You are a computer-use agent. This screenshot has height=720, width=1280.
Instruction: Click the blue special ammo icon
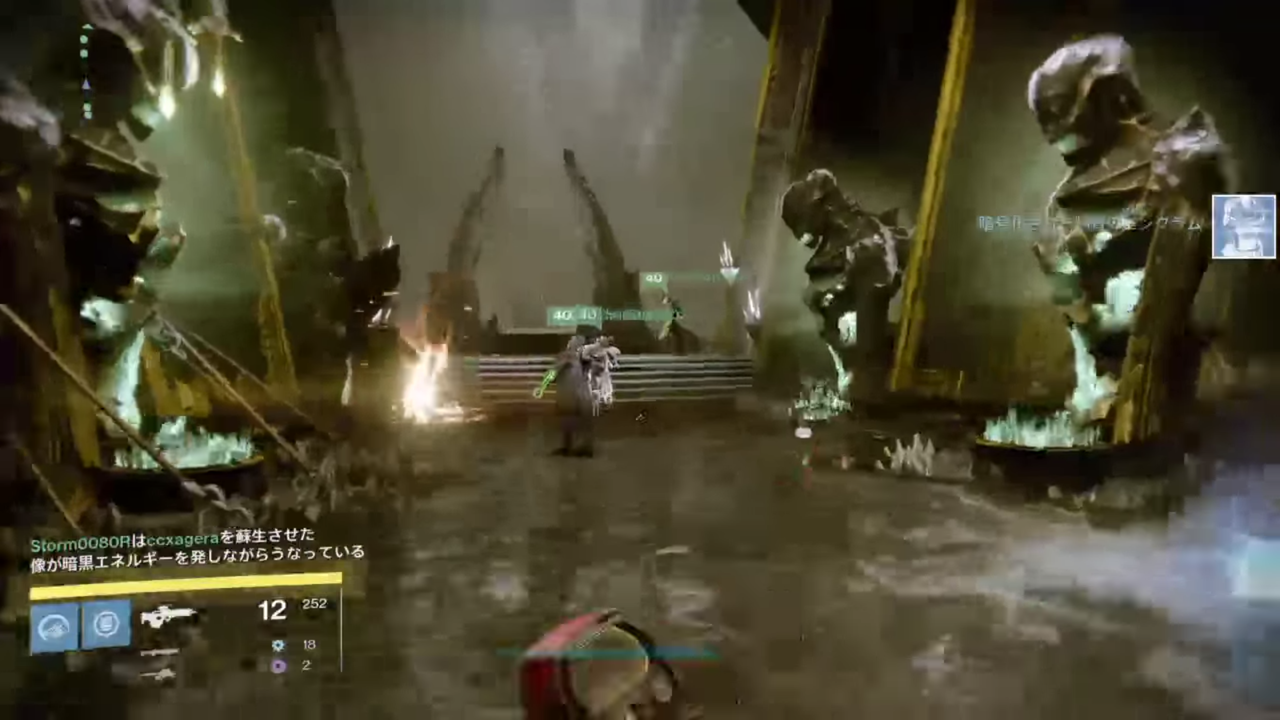pos(277,645)
